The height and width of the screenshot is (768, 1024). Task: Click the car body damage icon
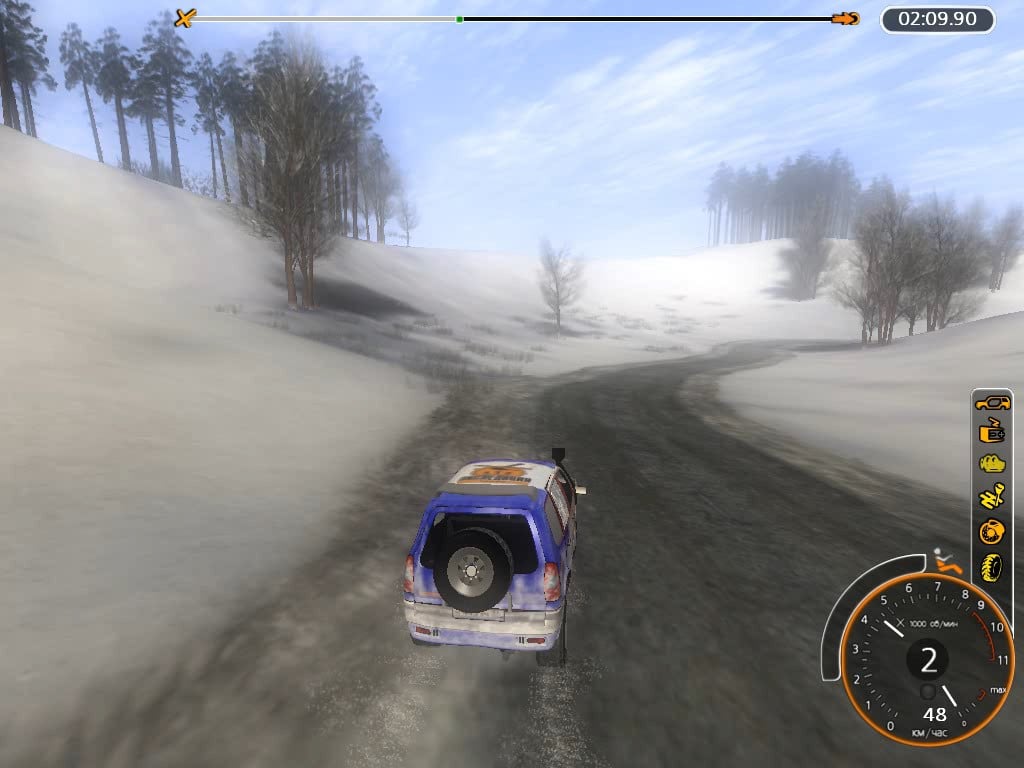[992, 403]
